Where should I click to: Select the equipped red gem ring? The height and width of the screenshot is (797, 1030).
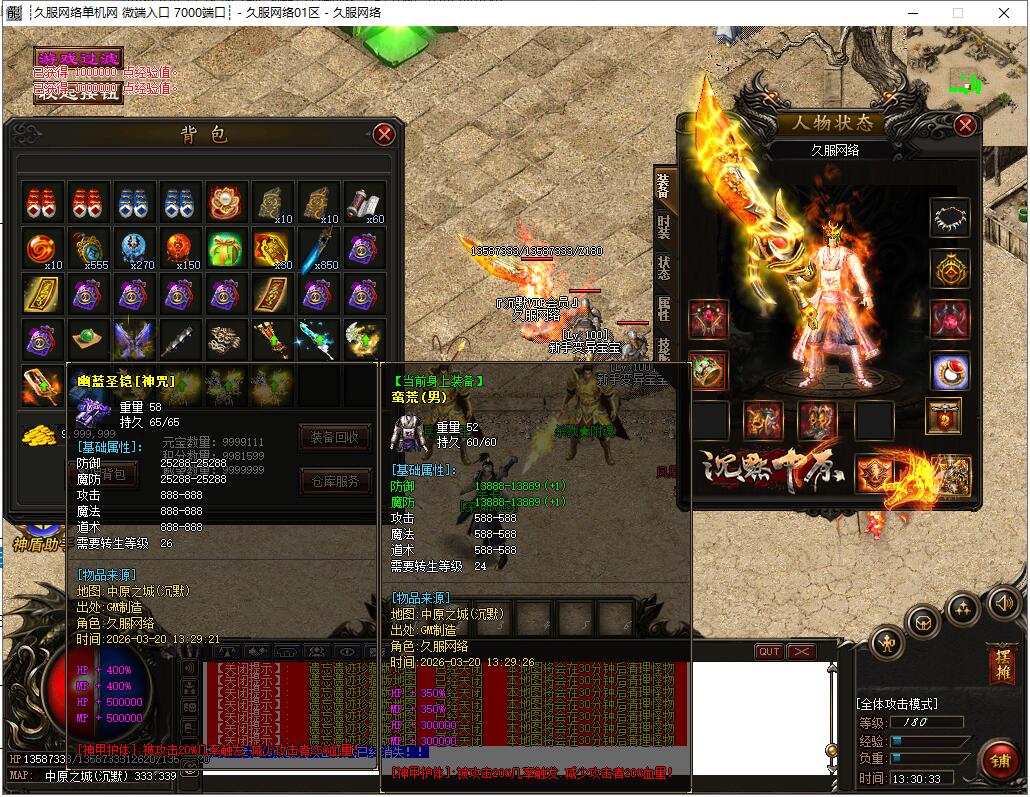[949, 371]
